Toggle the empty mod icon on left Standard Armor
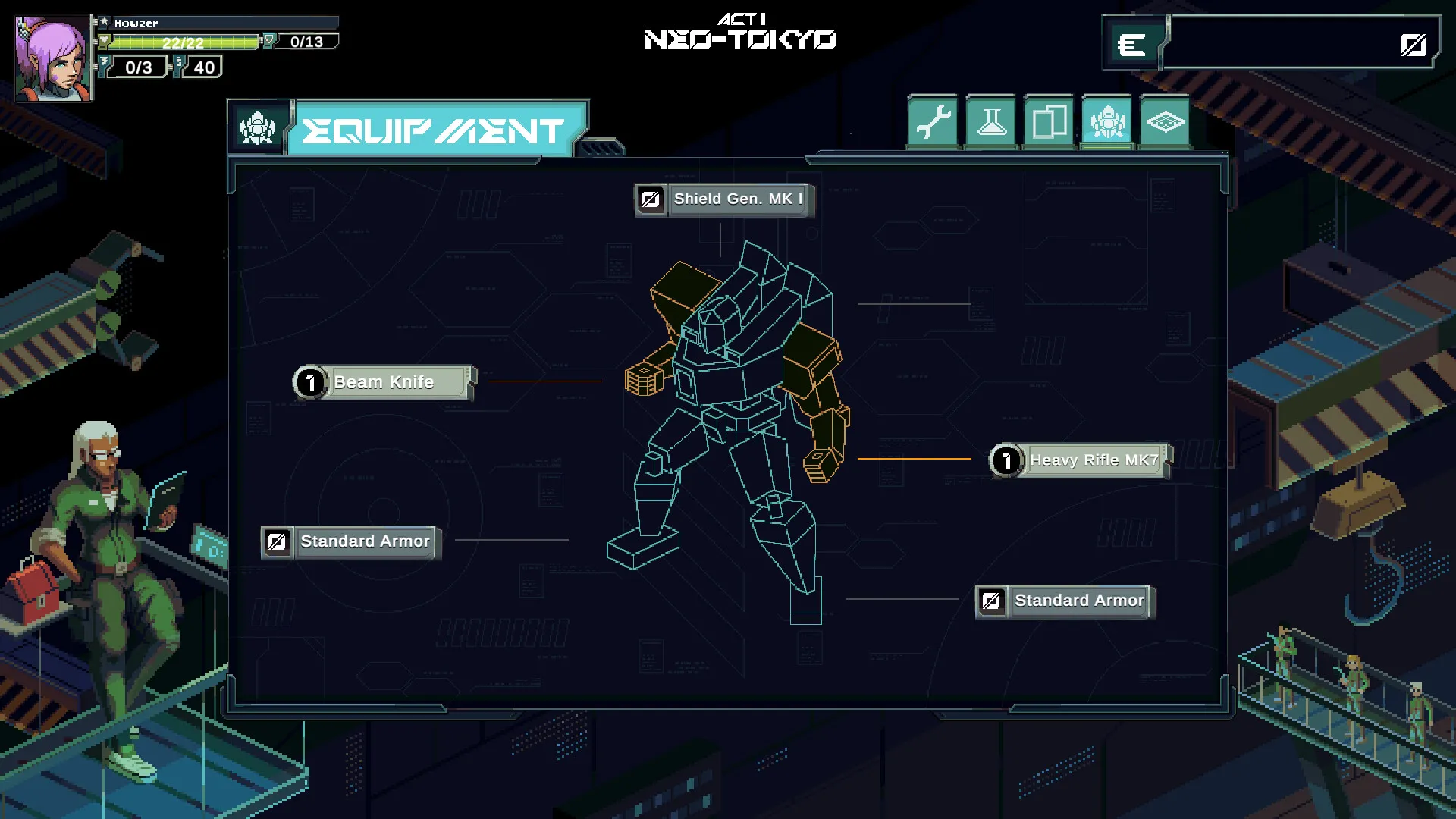1456x819 pixels. tap(278, 541)
